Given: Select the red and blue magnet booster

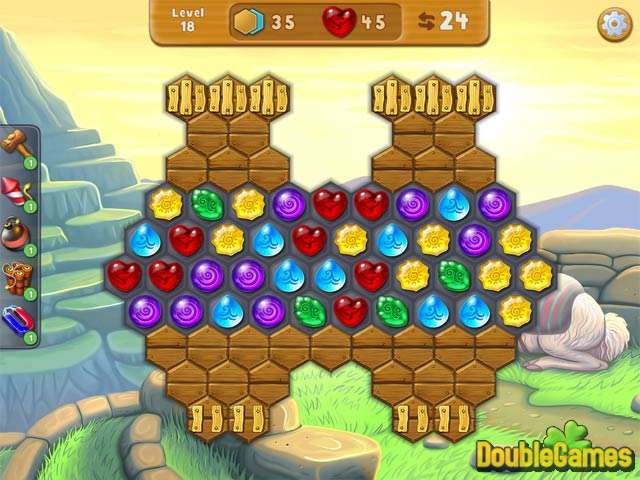Looking at the screenshot, I should point(17,321).
